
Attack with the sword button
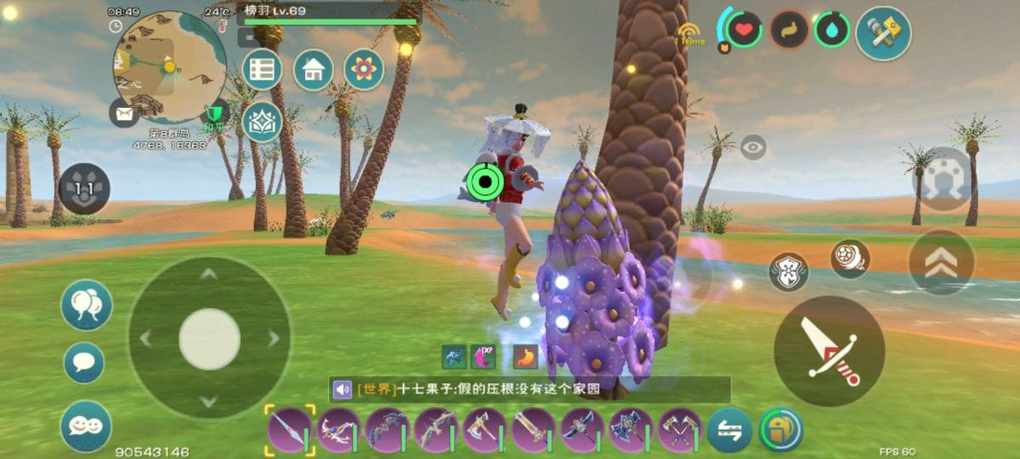(828, 350)
